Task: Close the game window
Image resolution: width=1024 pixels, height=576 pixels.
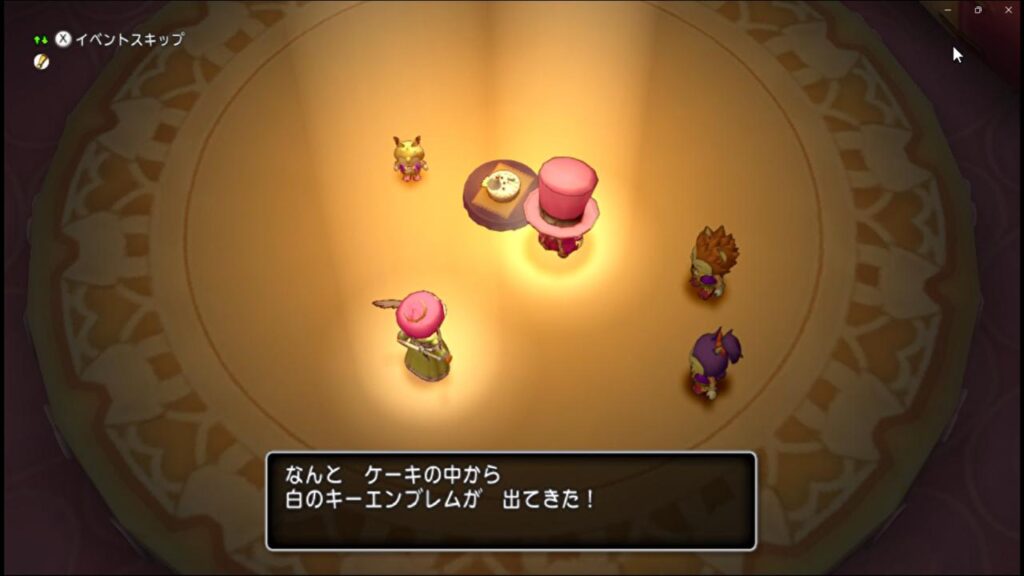Action: pyautogui.click(x=1008, y=10)
